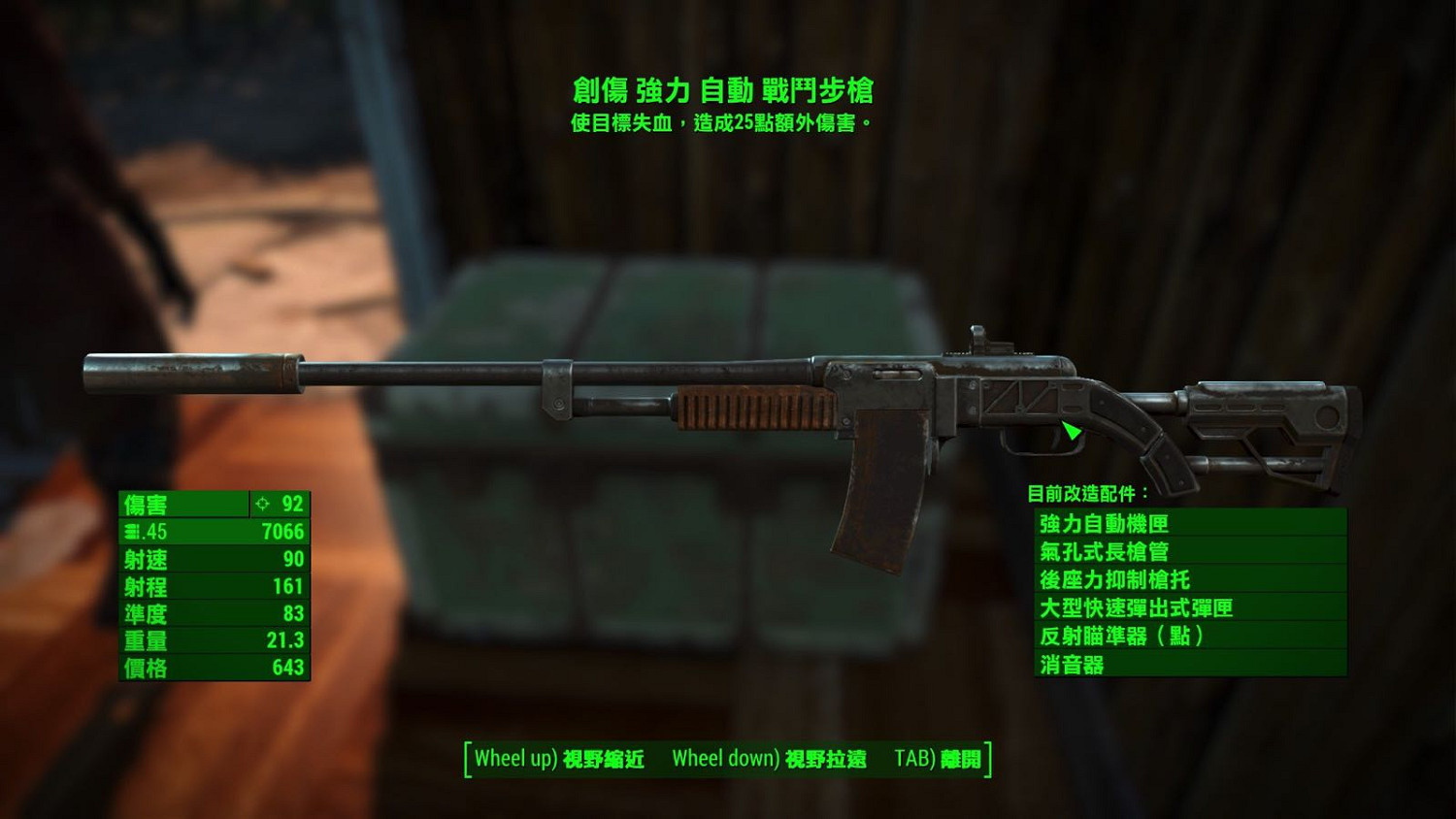Click the 創傷 強力 自動 戰鬥步槍 title
The height and width of the screenshot is (819, 1456).
click(x=728, y=89)
